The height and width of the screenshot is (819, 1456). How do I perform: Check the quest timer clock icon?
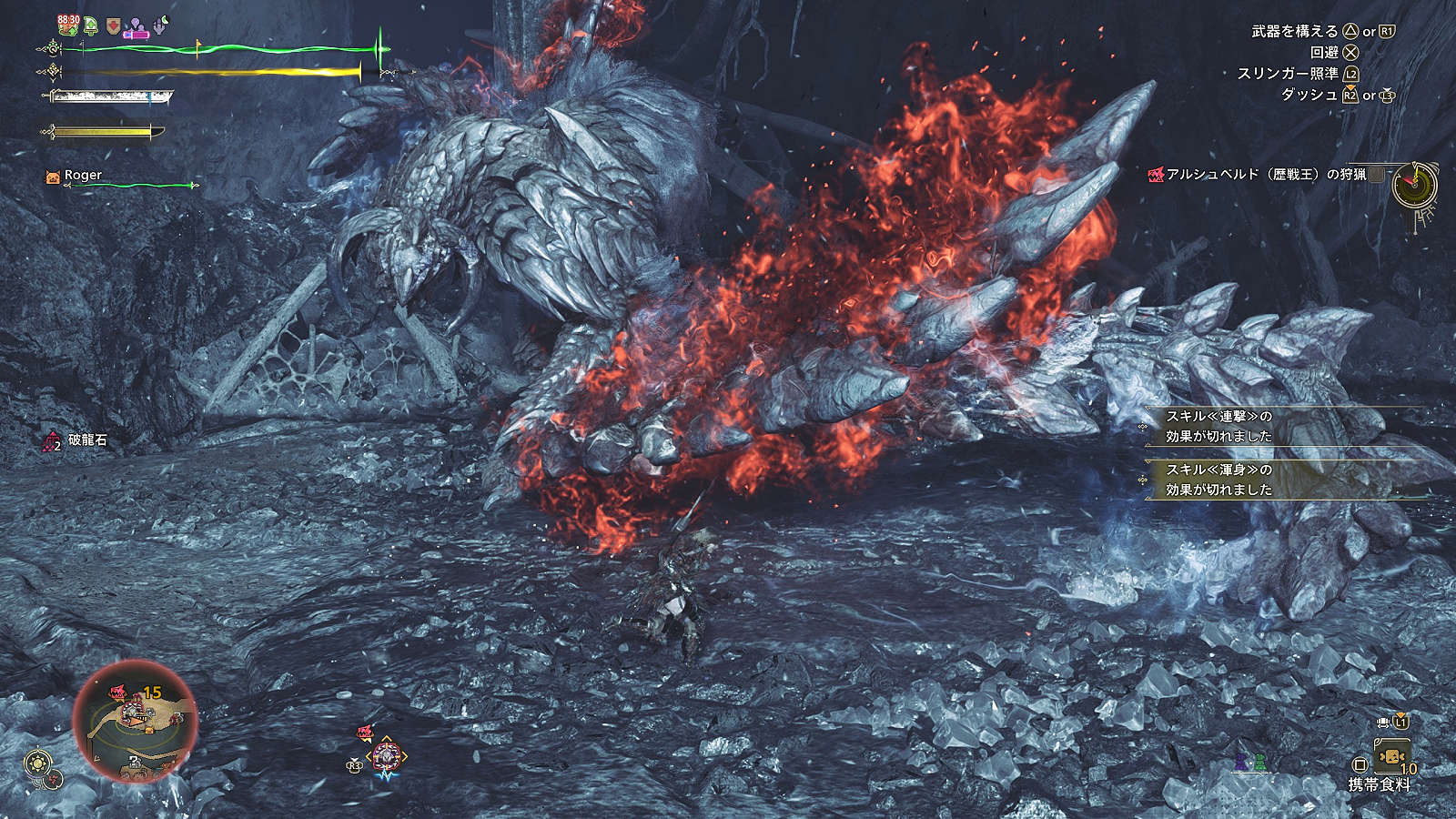(1415, 184)
